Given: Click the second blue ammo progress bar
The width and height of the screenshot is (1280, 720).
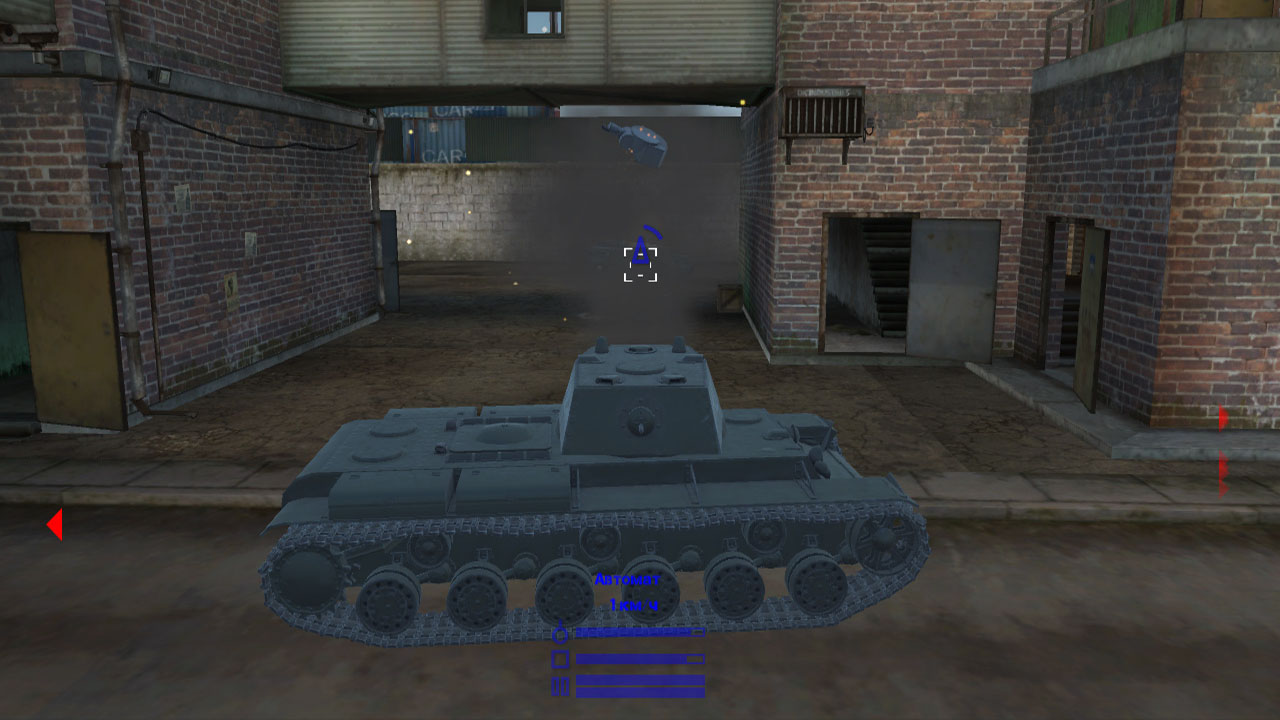Looking at the screenshot, I should point(640,659).
